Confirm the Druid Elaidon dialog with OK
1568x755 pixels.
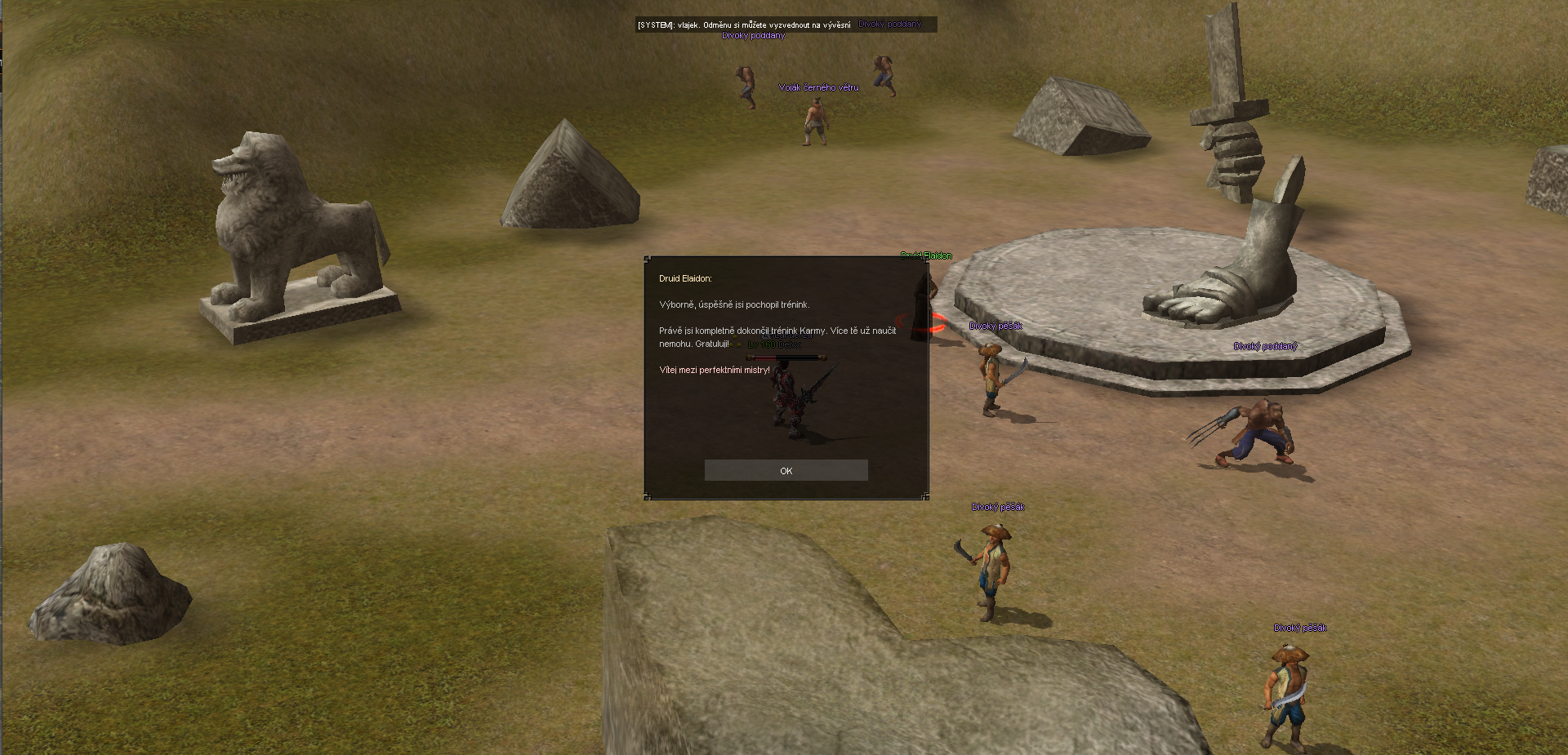pos(786,470)
